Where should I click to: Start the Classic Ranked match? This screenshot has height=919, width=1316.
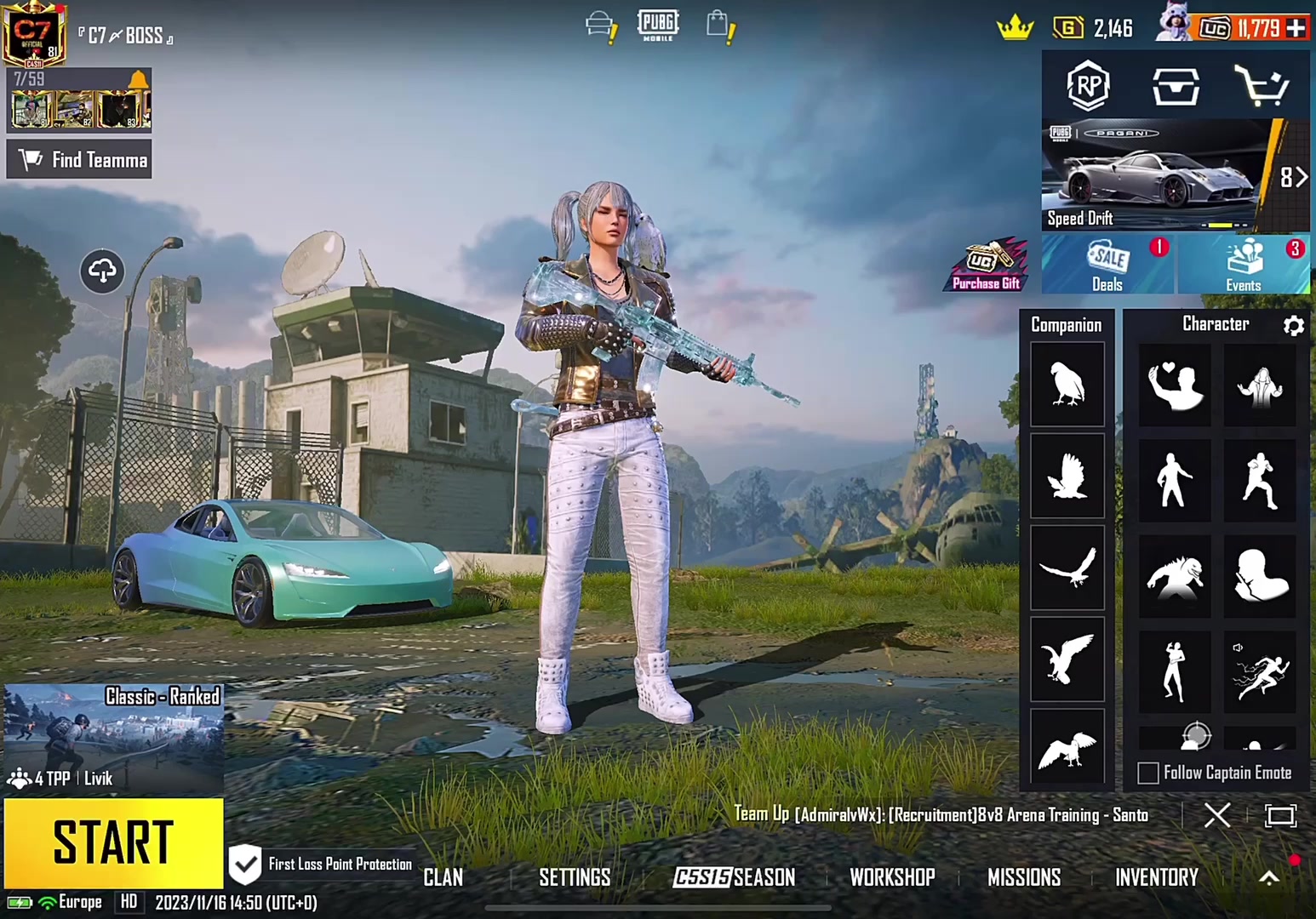[113, 842]
